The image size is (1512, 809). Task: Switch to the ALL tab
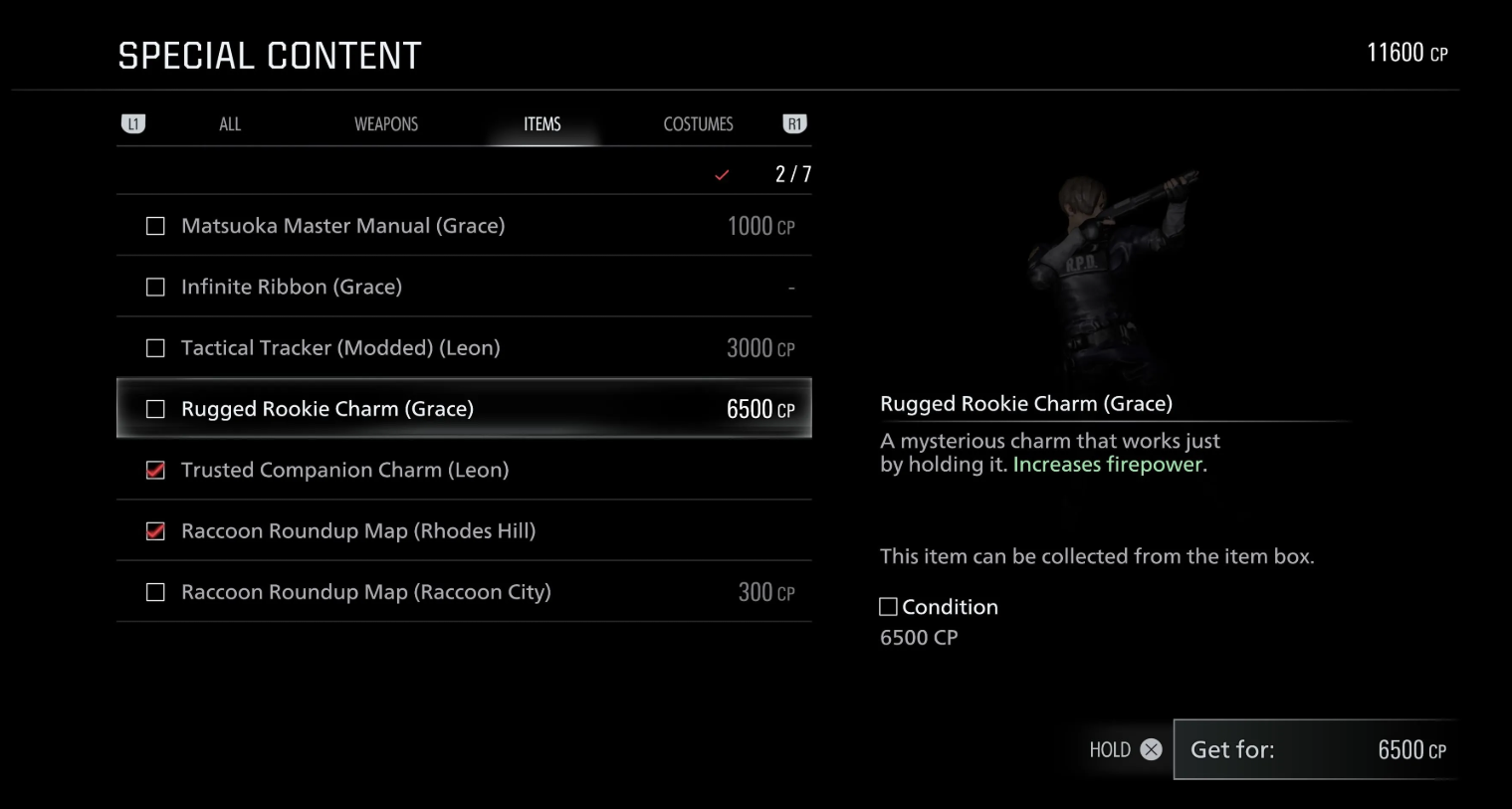(x=230, y=124)
